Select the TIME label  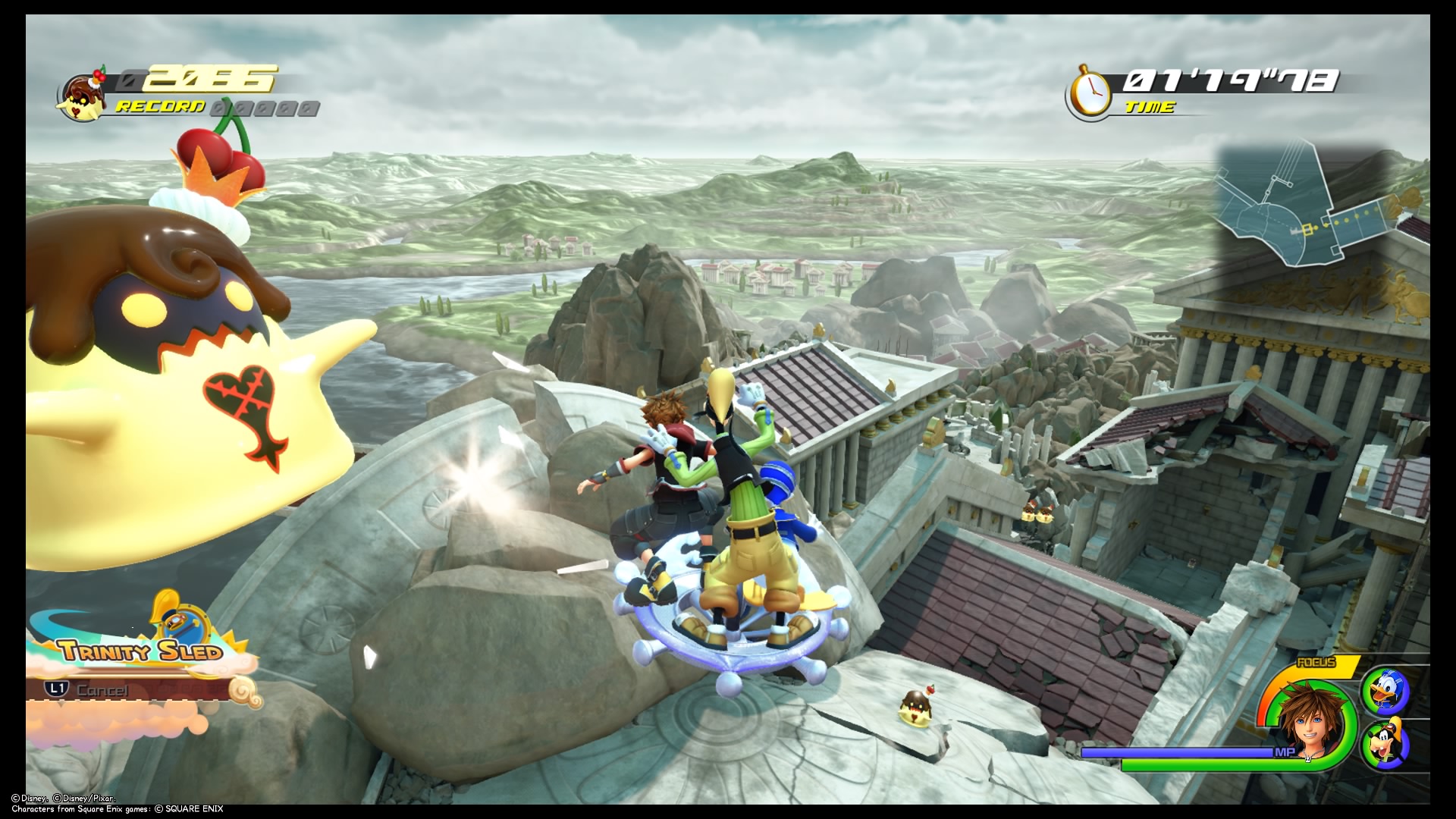pos(1149,106)
